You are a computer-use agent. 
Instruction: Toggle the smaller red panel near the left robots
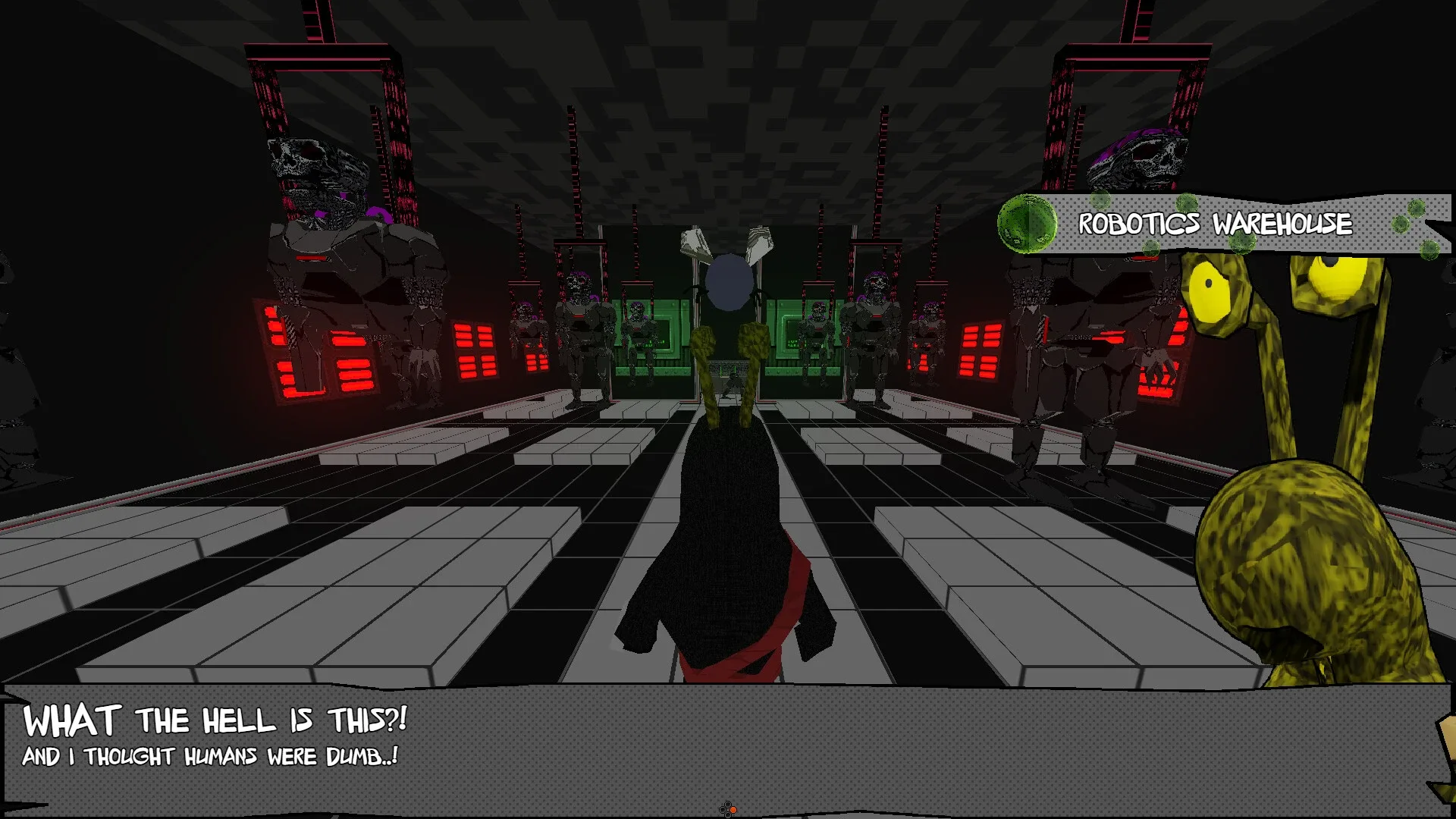click(474, 349)
